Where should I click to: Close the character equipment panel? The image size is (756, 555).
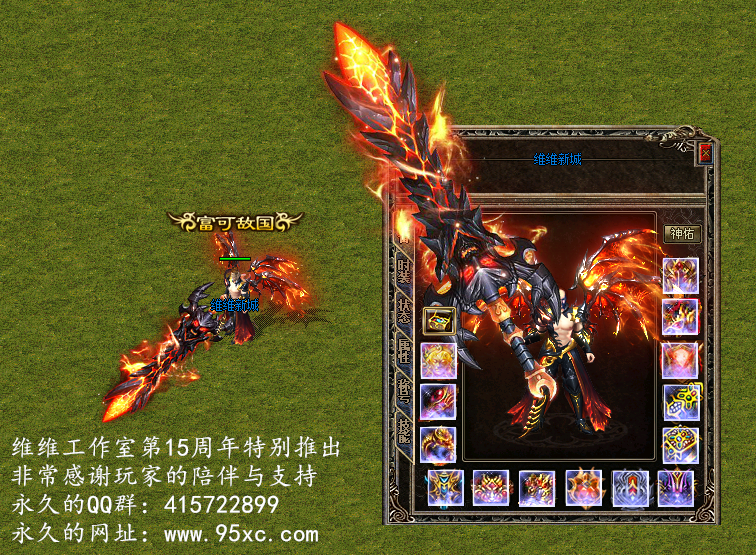point(705,153)
